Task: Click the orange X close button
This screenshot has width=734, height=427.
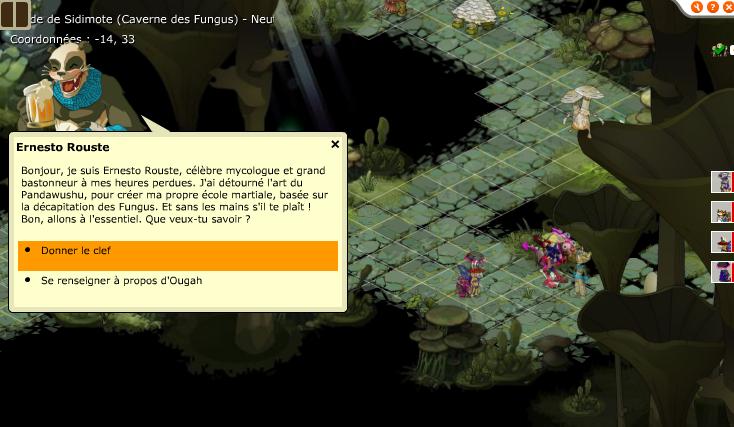Action: pyautogui.click(x=728, y=7)
